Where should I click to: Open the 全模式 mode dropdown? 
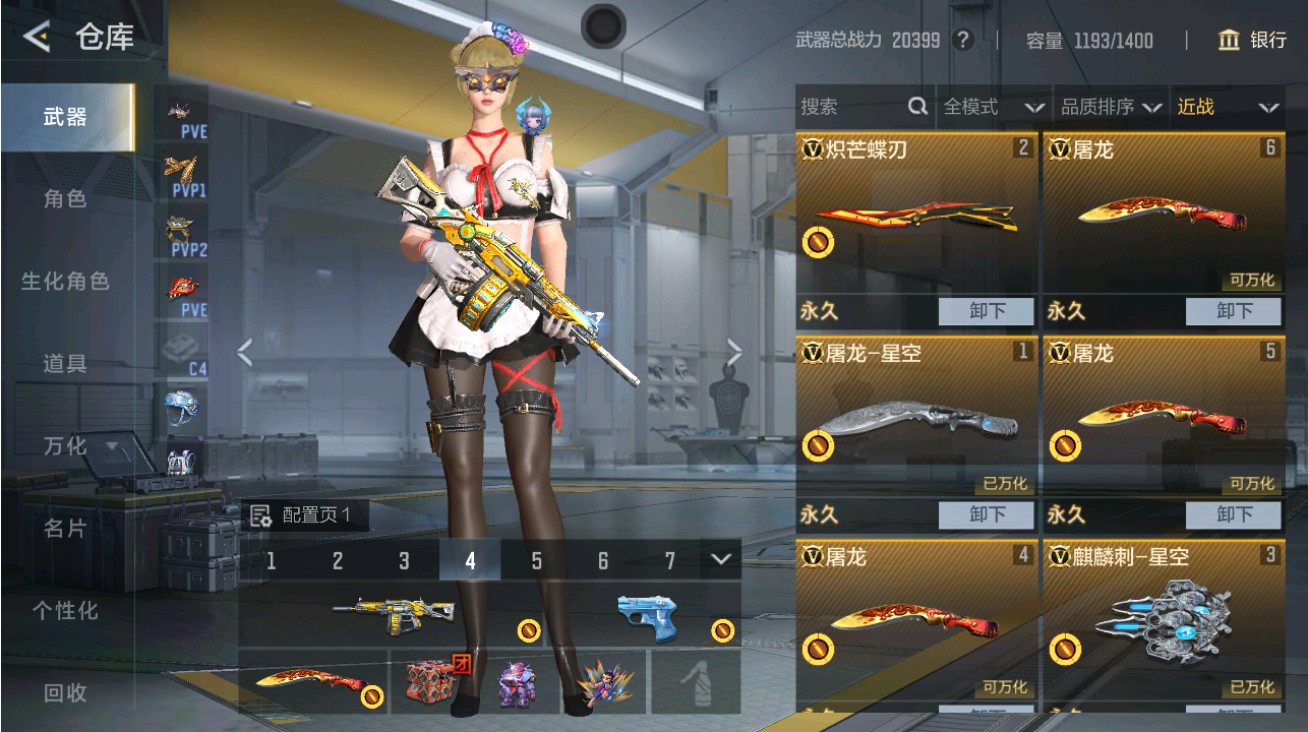coord(990,107)
